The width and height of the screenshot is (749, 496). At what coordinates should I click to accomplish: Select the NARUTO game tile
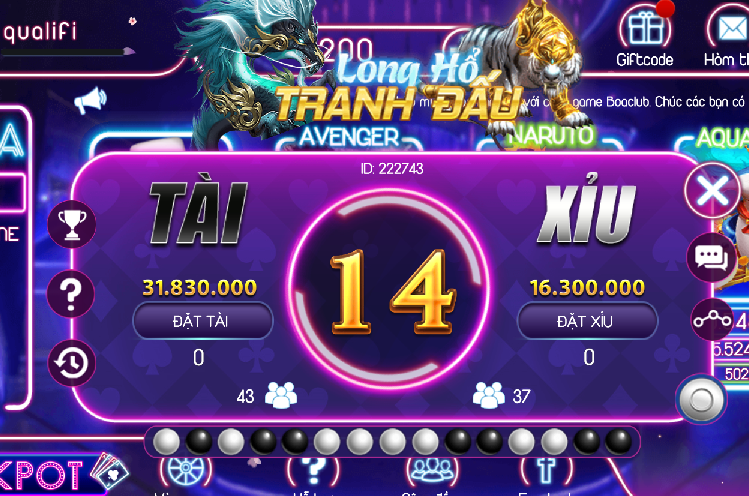550,134
